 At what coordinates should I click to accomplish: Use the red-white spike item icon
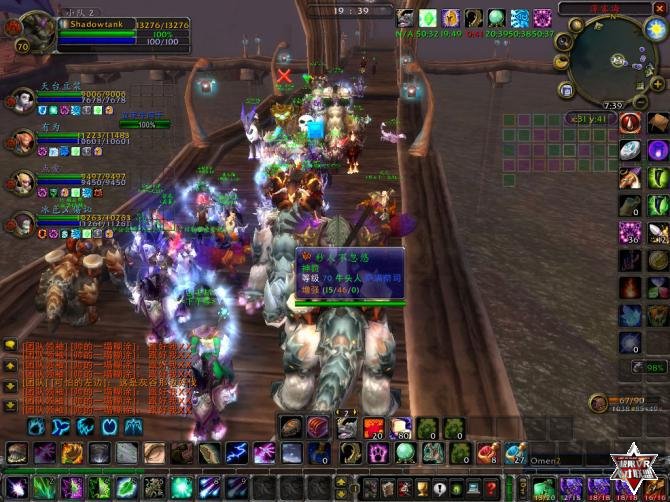630,122
